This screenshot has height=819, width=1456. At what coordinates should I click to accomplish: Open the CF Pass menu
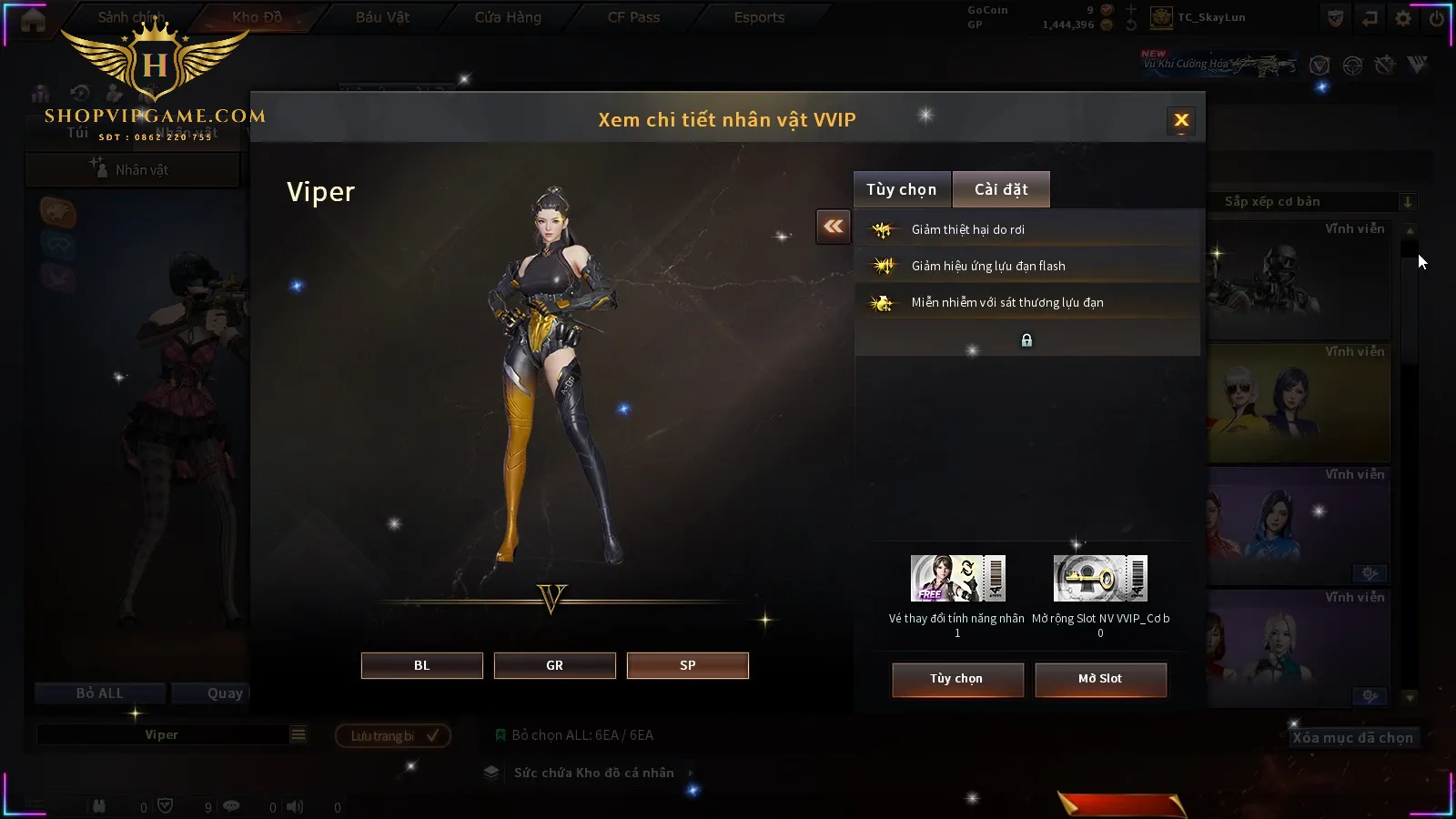tap(633, 17)
